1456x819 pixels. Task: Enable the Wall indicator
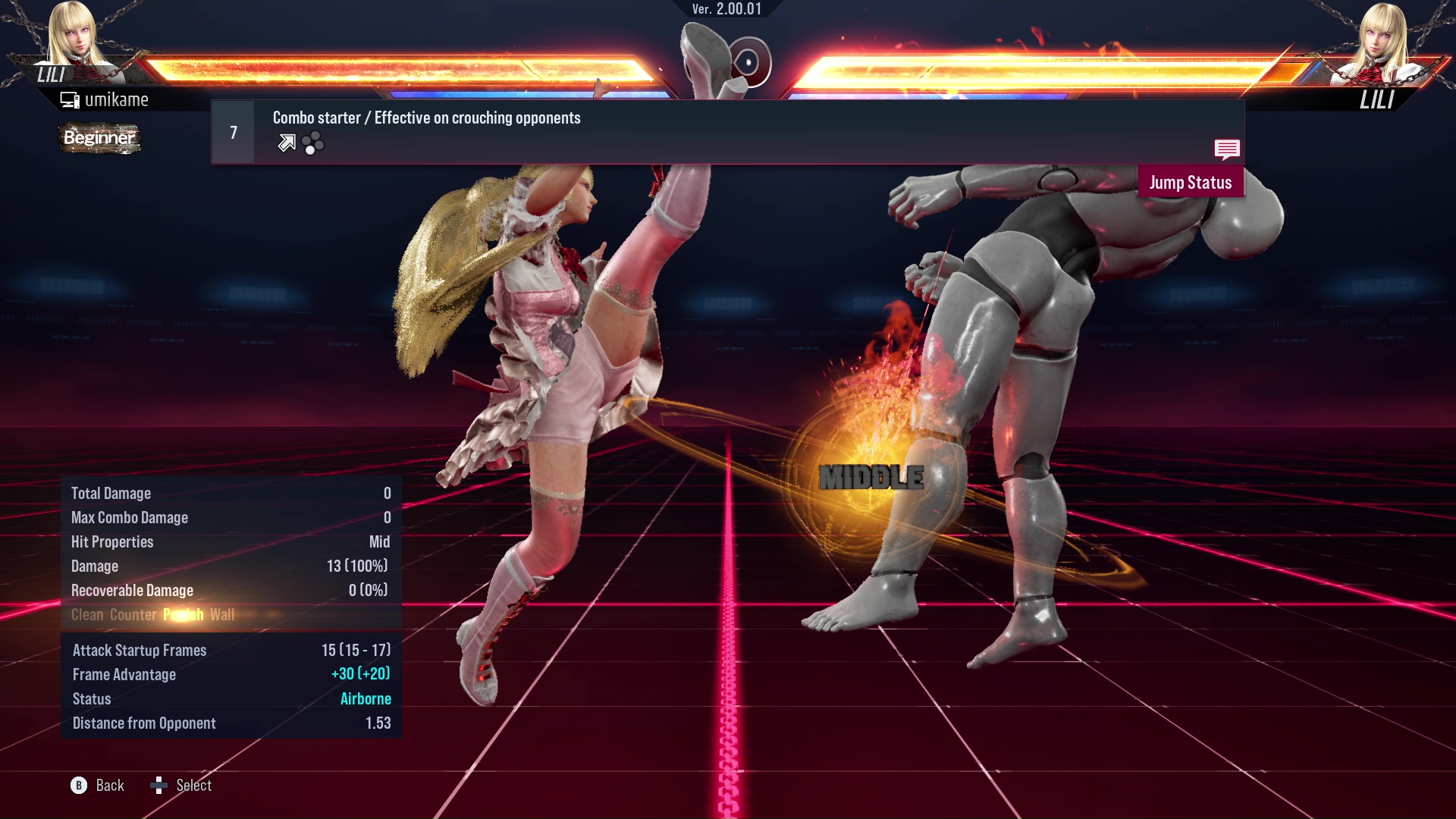pyautogui.click(x=224, y=615)
